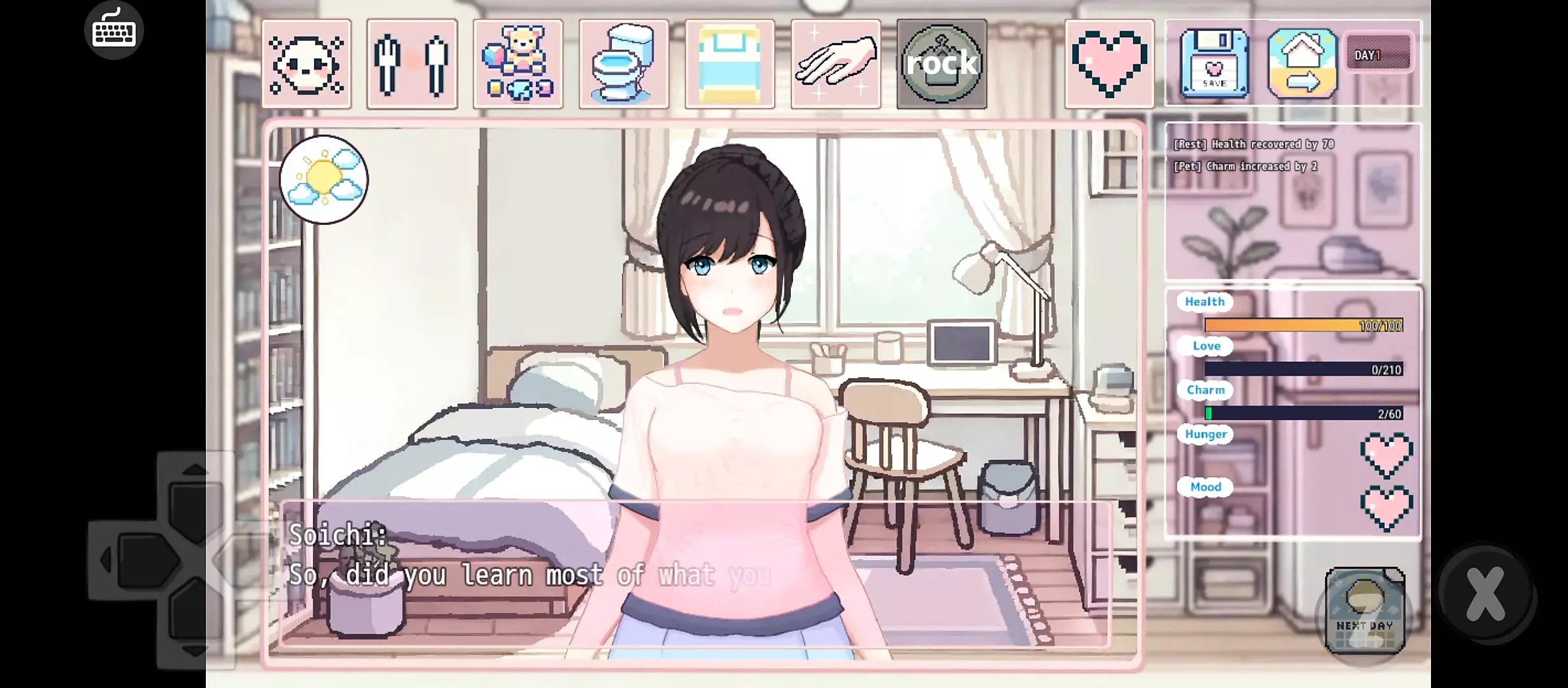Click the pink heart icon

click(x=1109, y=64)
